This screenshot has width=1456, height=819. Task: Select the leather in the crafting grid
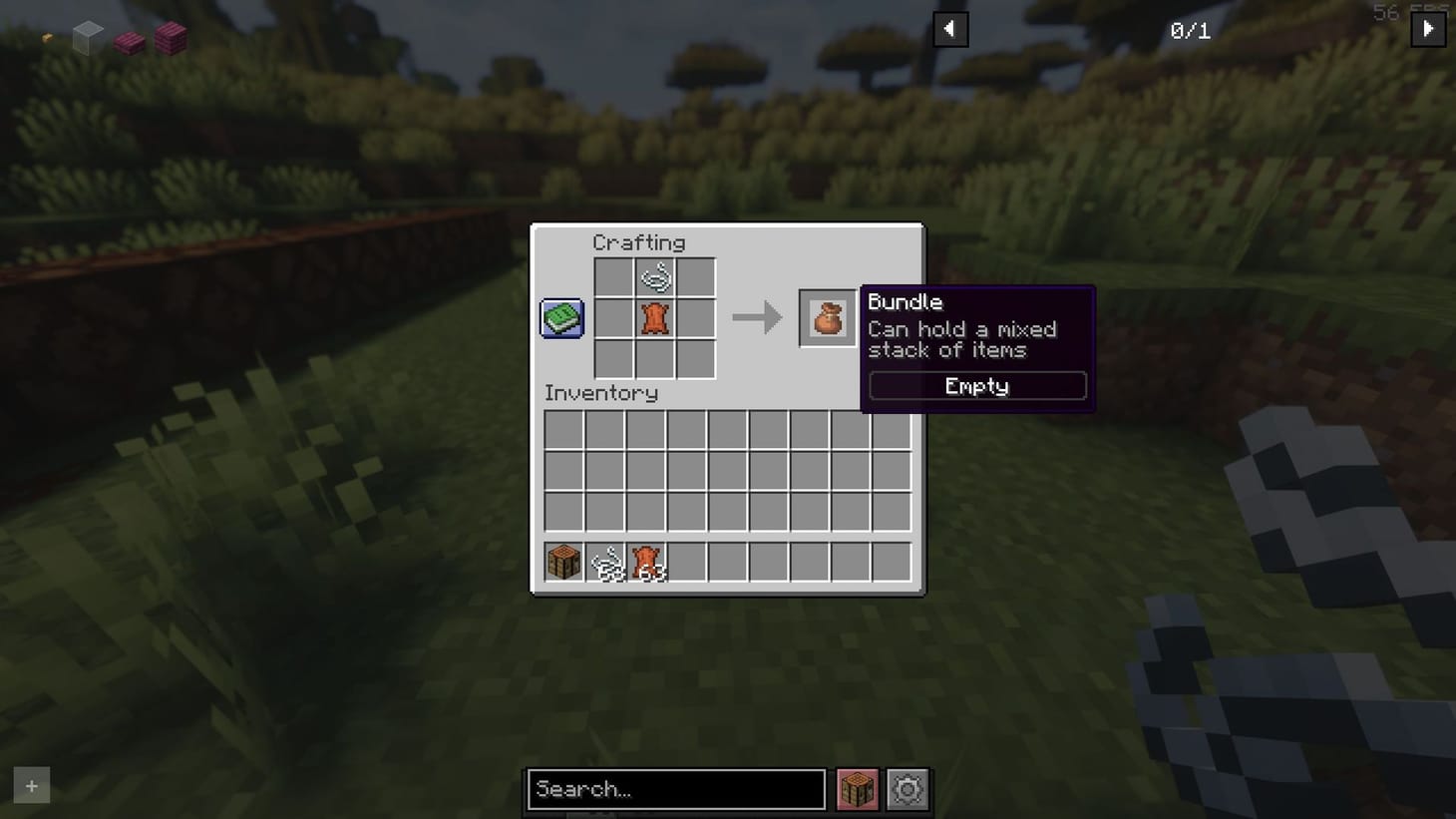(654, 317)
